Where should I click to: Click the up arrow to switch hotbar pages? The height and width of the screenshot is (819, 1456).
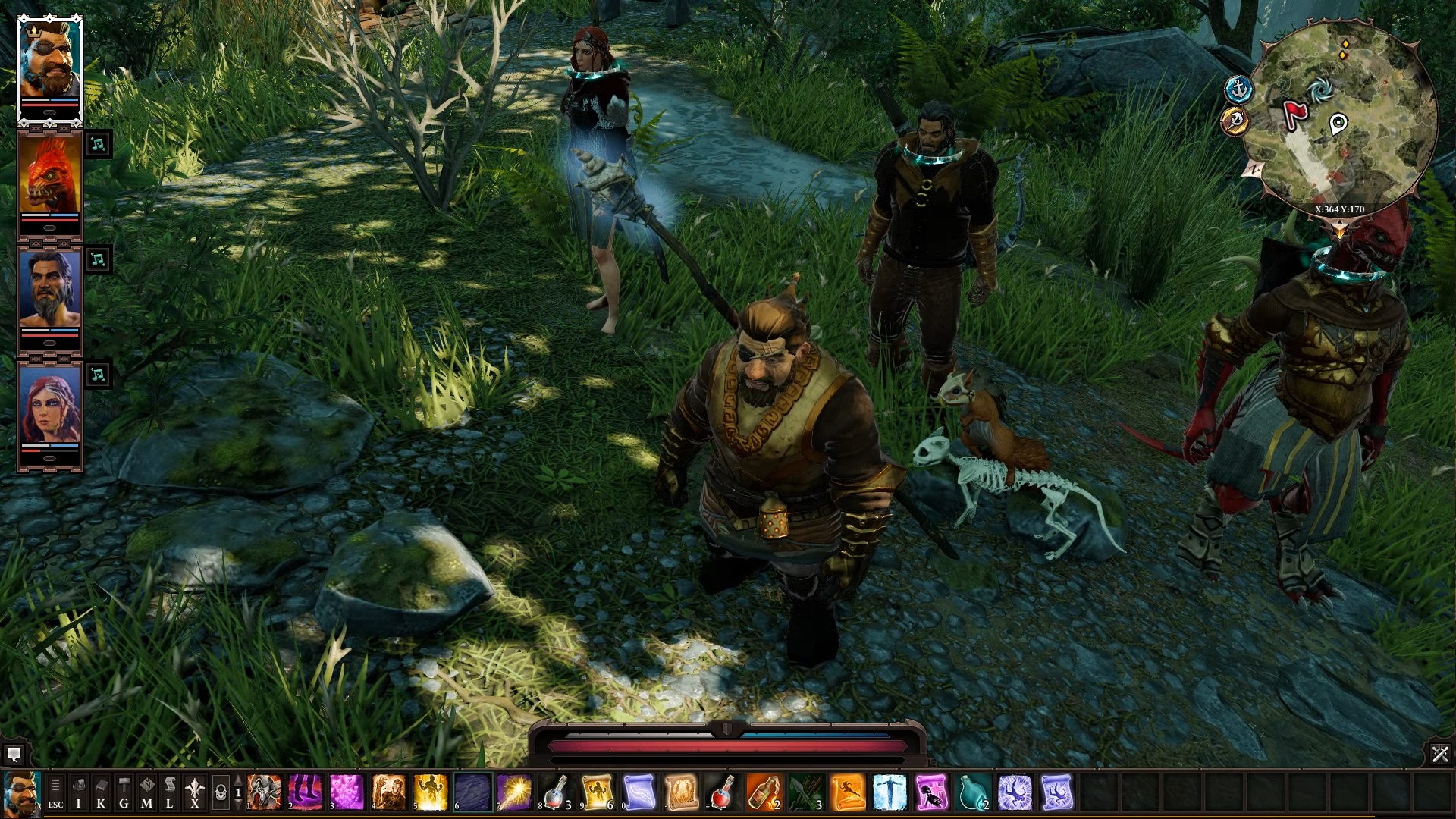coord(238,781)
